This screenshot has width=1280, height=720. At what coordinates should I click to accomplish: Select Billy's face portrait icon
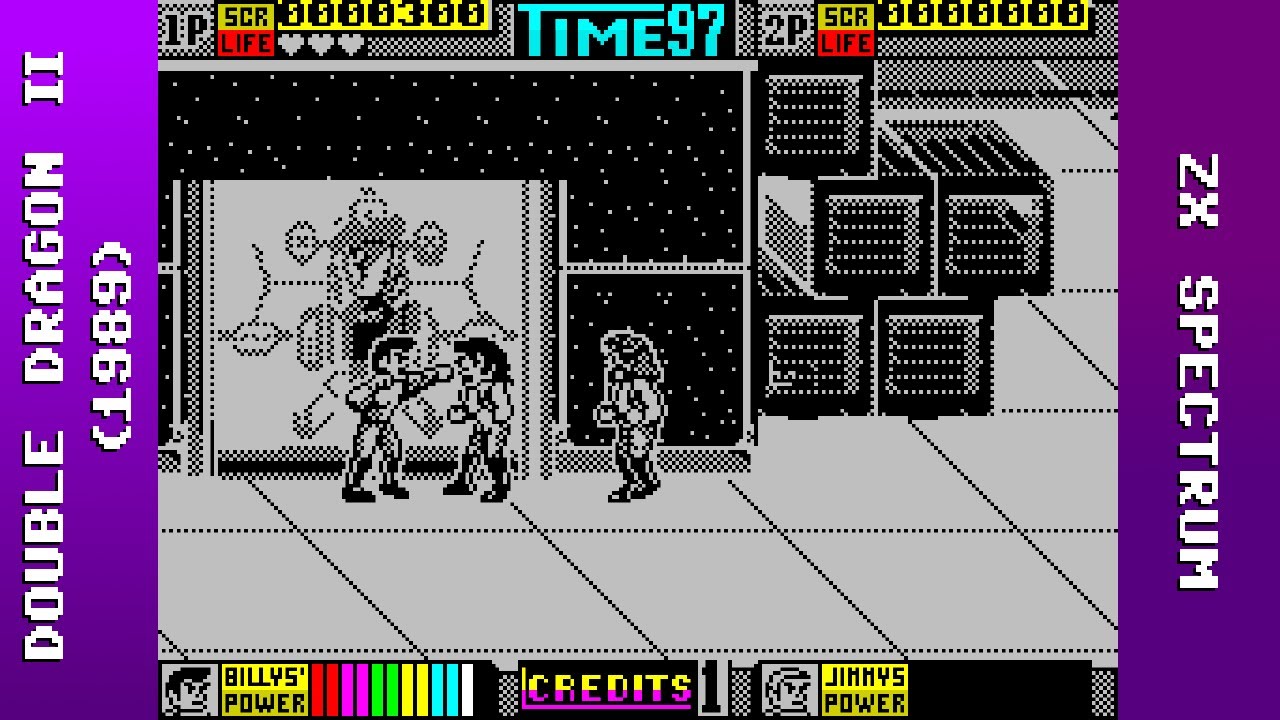point(189,688)
